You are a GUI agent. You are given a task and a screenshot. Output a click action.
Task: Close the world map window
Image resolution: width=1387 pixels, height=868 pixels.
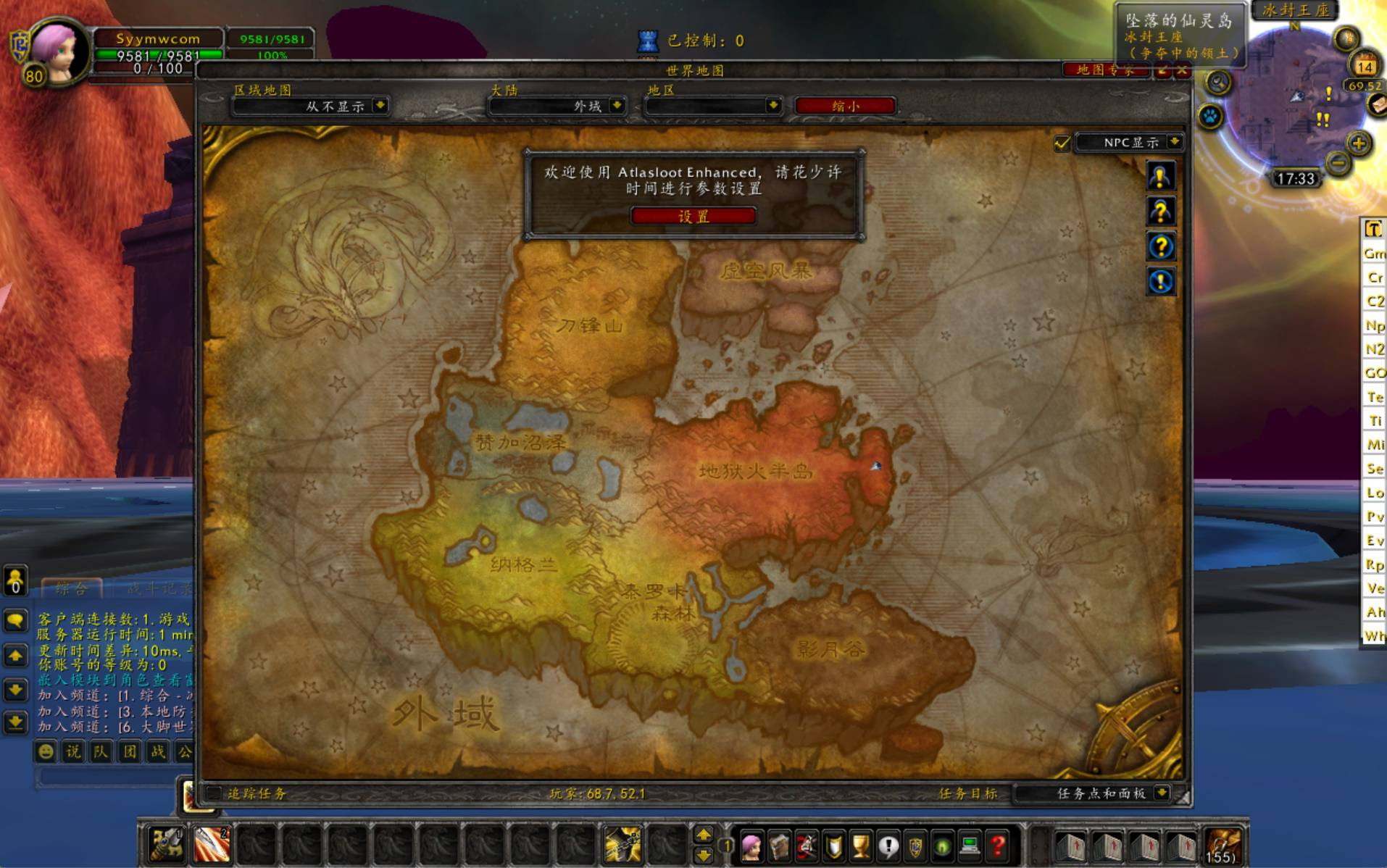click(1182, 70)
